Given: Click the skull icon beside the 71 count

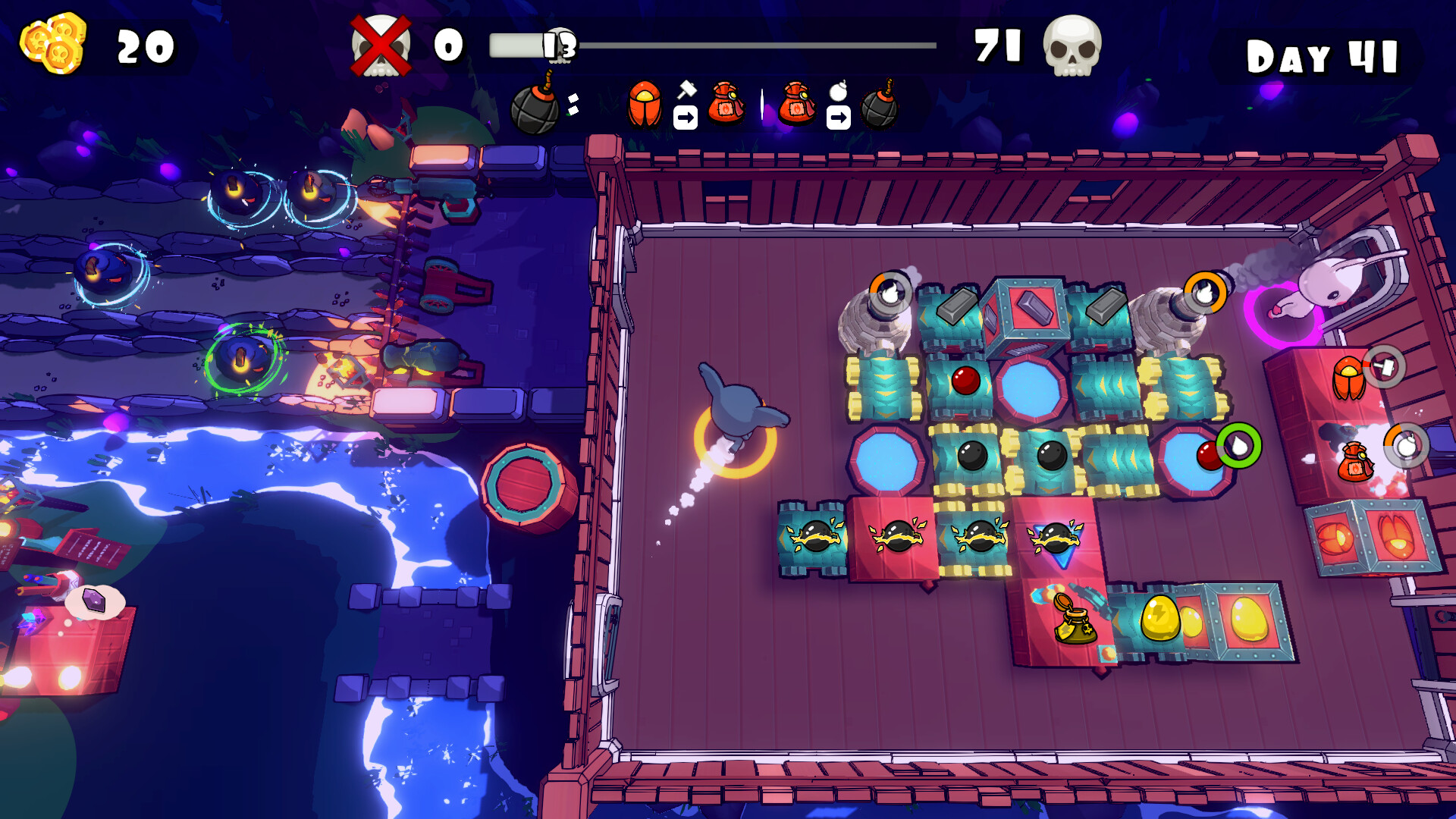Looking at the screenshot, I should click(x=1073, y=47).
